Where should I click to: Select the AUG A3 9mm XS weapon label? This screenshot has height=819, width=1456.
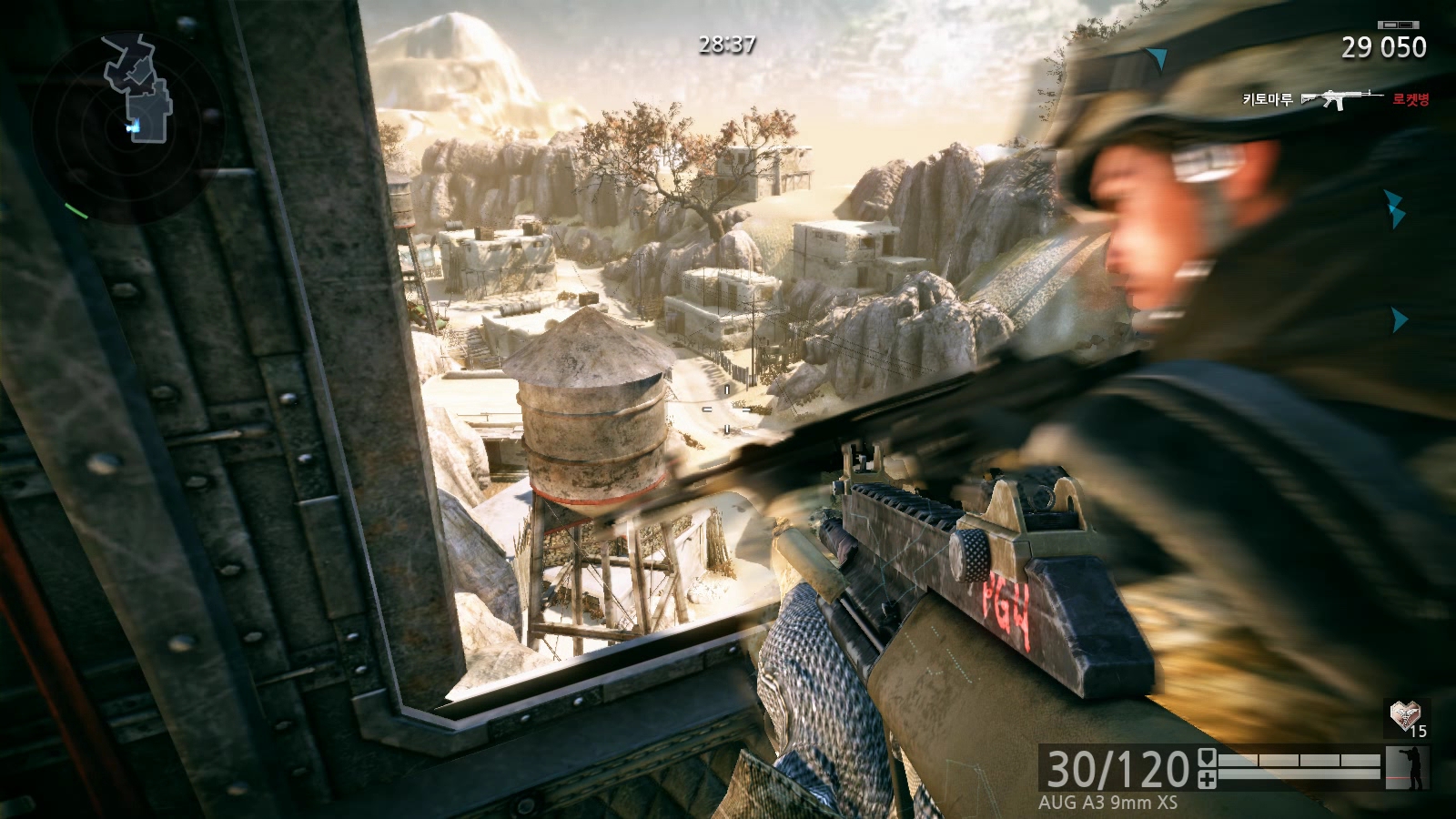(x=1107, y=803)
